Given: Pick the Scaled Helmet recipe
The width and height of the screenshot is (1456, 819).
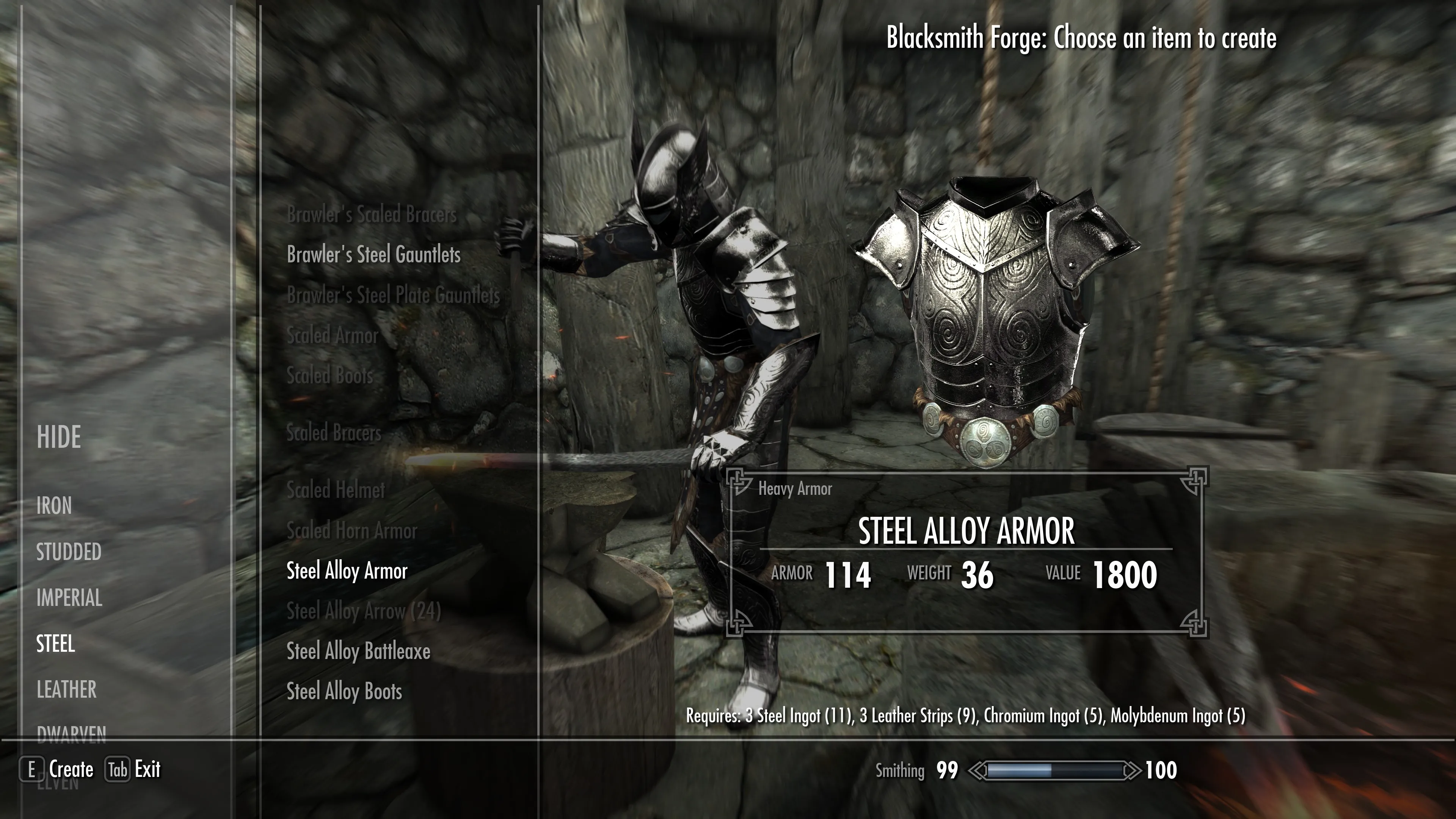Looking at the screenshot, I should [x=336, y=490].
